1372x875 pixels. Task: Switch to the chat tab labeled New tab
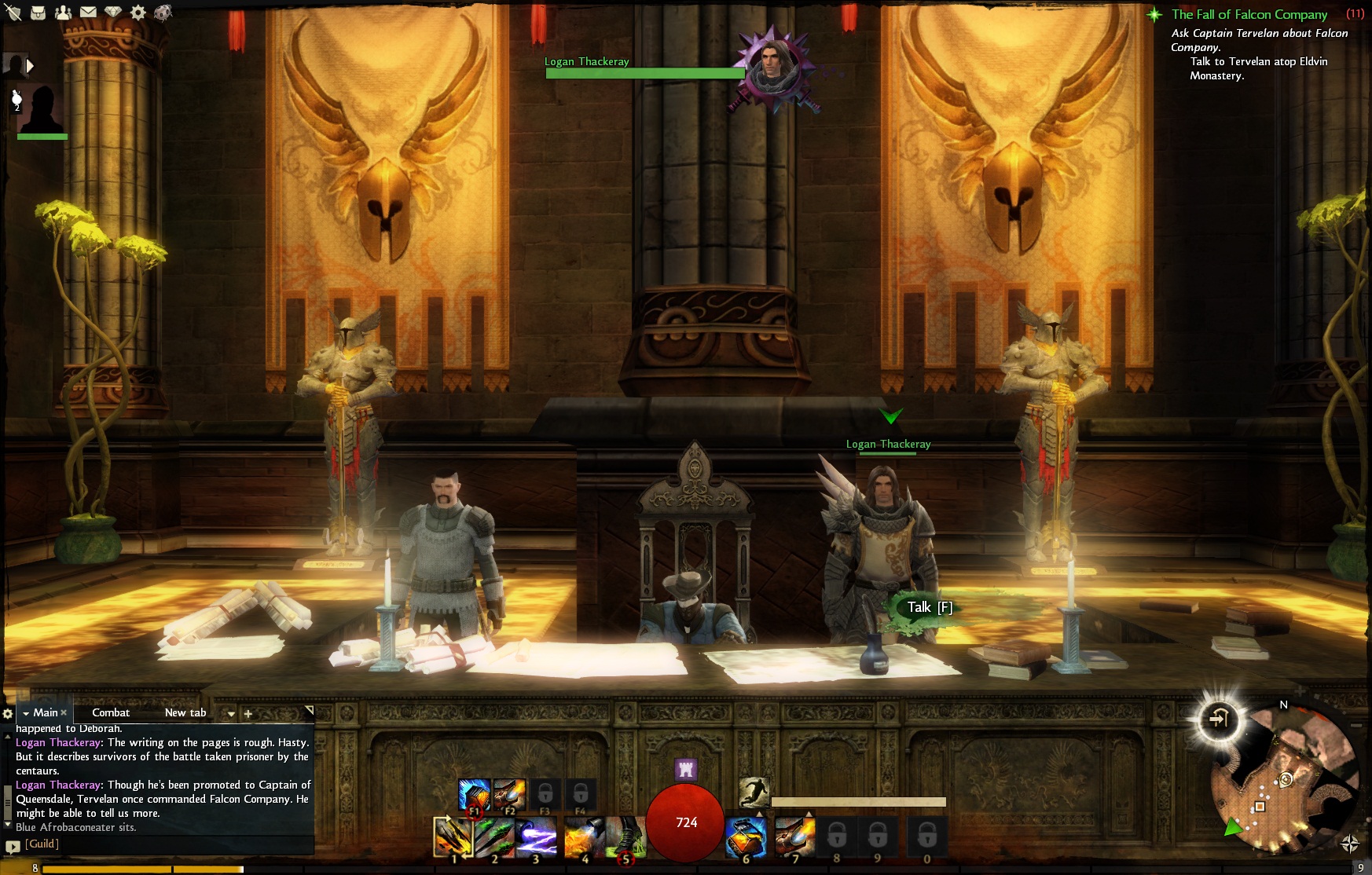(185, 712)
